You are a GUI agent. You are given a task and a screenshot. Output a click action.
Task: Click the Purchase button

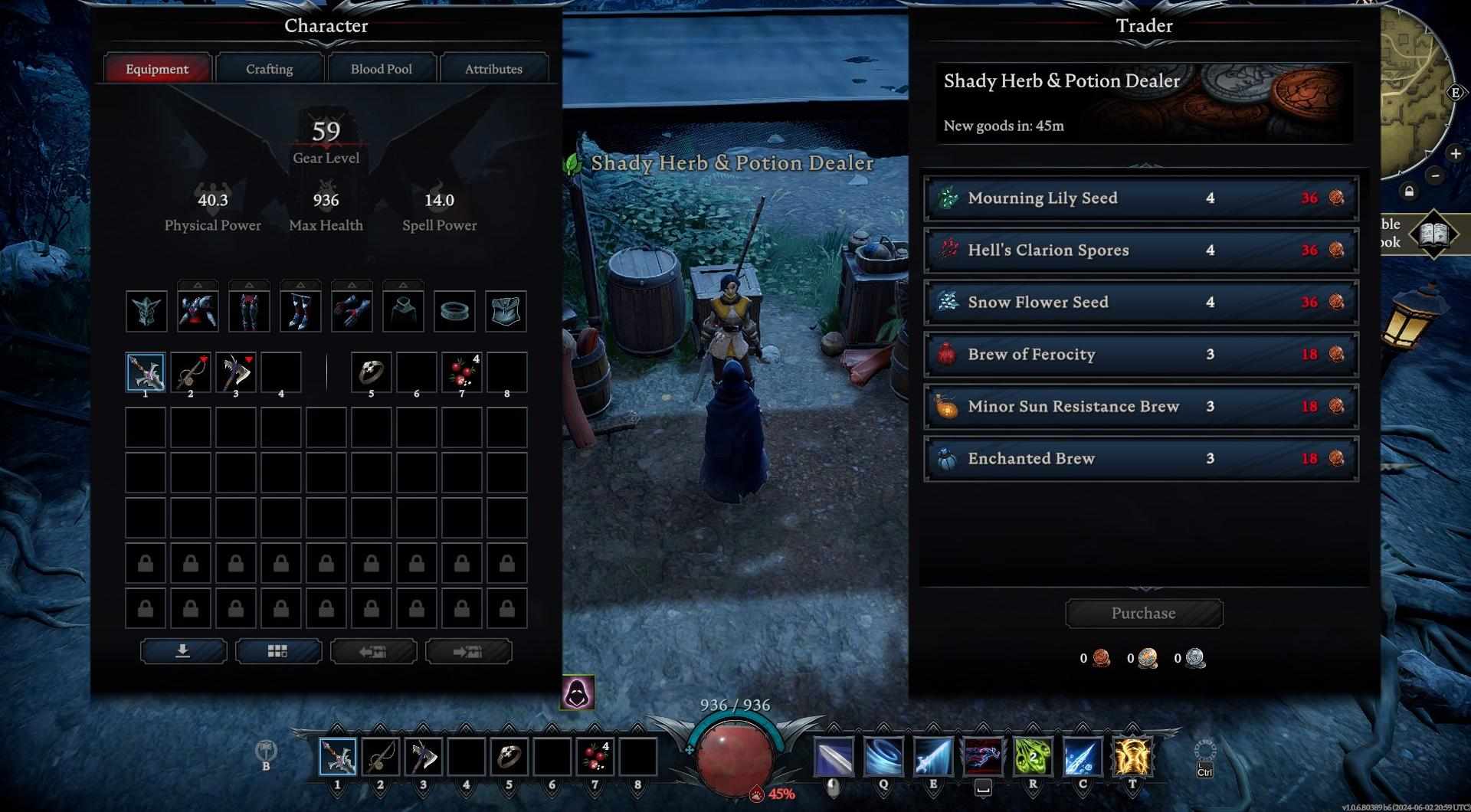[x=1143, y=614]
